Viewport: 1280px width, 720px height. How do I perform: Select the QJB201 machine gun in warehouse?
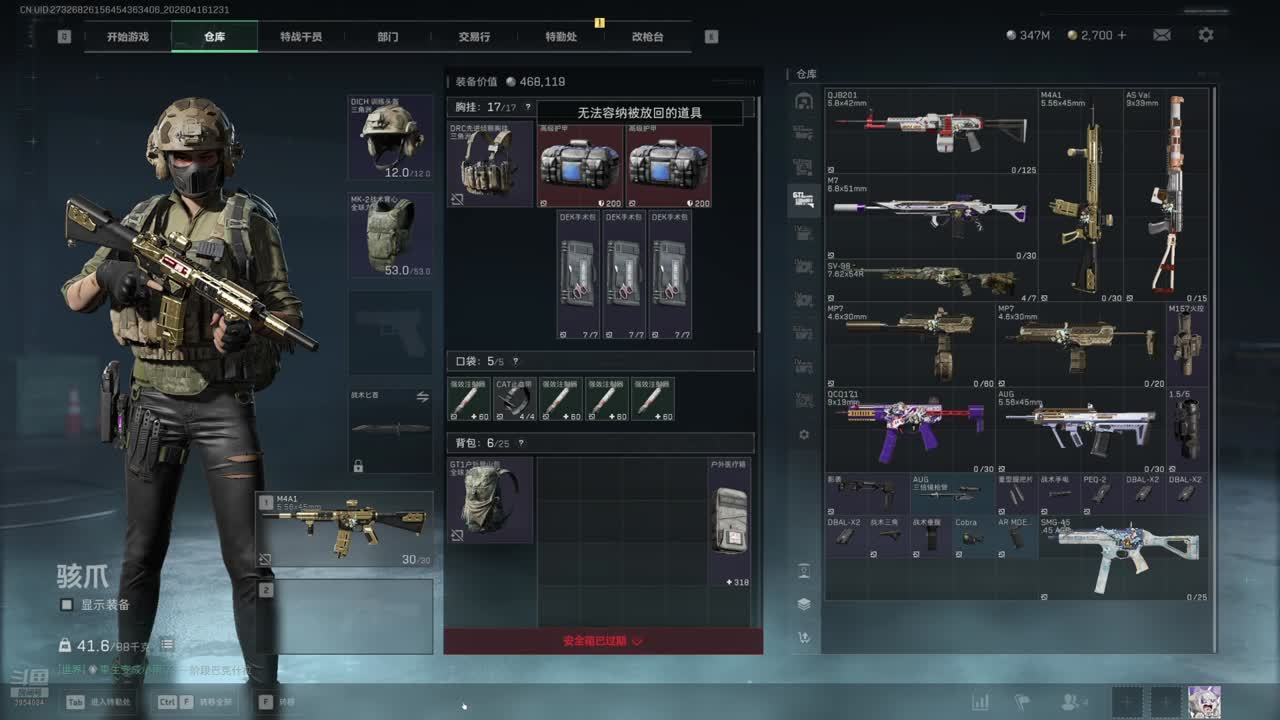coord(931,132)
